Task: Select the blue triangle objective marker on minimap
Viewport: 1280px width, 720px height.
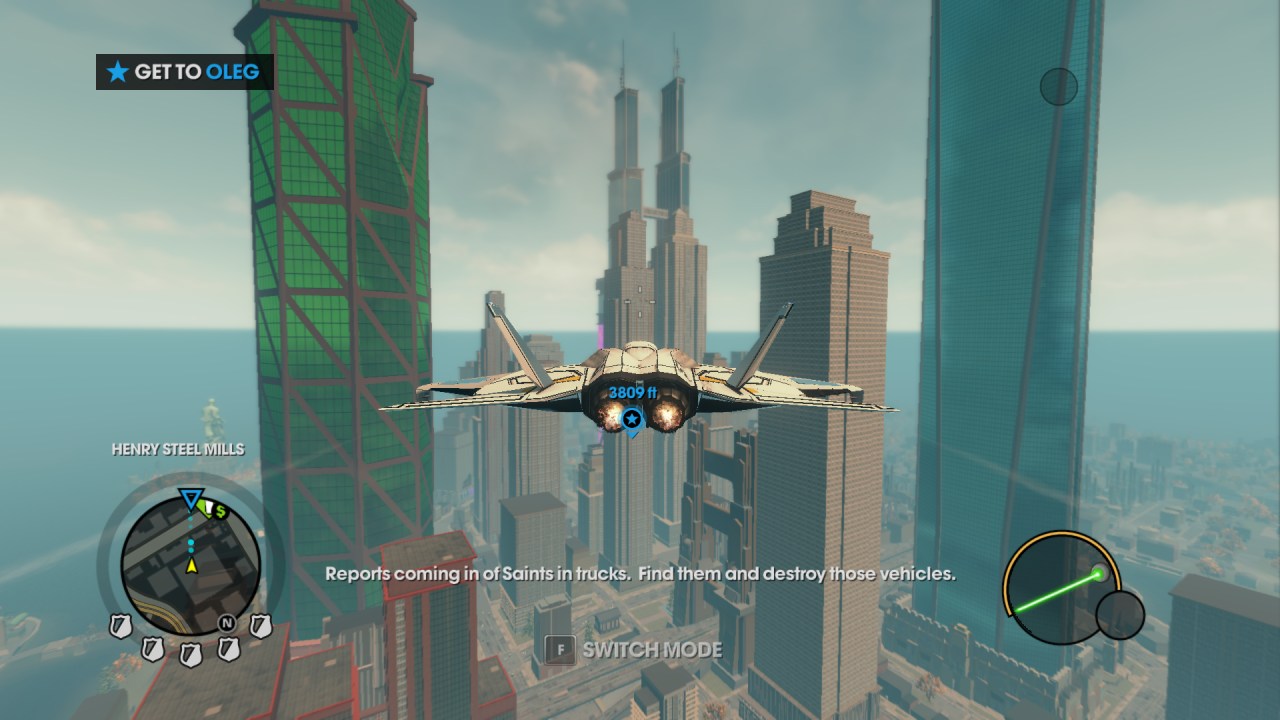Action: tap(190, 498)
